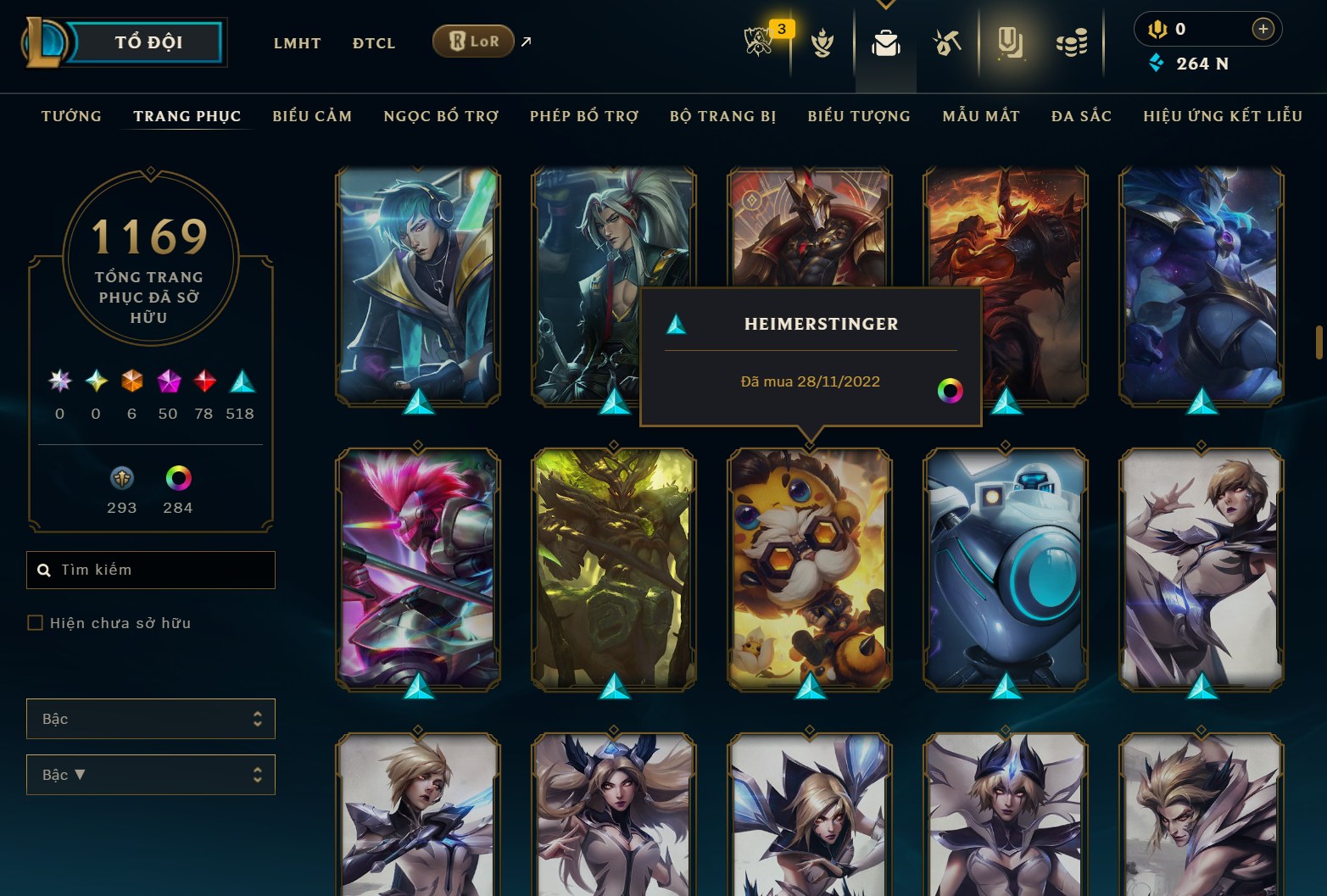The image size is (1327, 896).
Task: Open Legends of Runeterra via the LoR button
Action: pyautogui.click(x=472, y=41)
